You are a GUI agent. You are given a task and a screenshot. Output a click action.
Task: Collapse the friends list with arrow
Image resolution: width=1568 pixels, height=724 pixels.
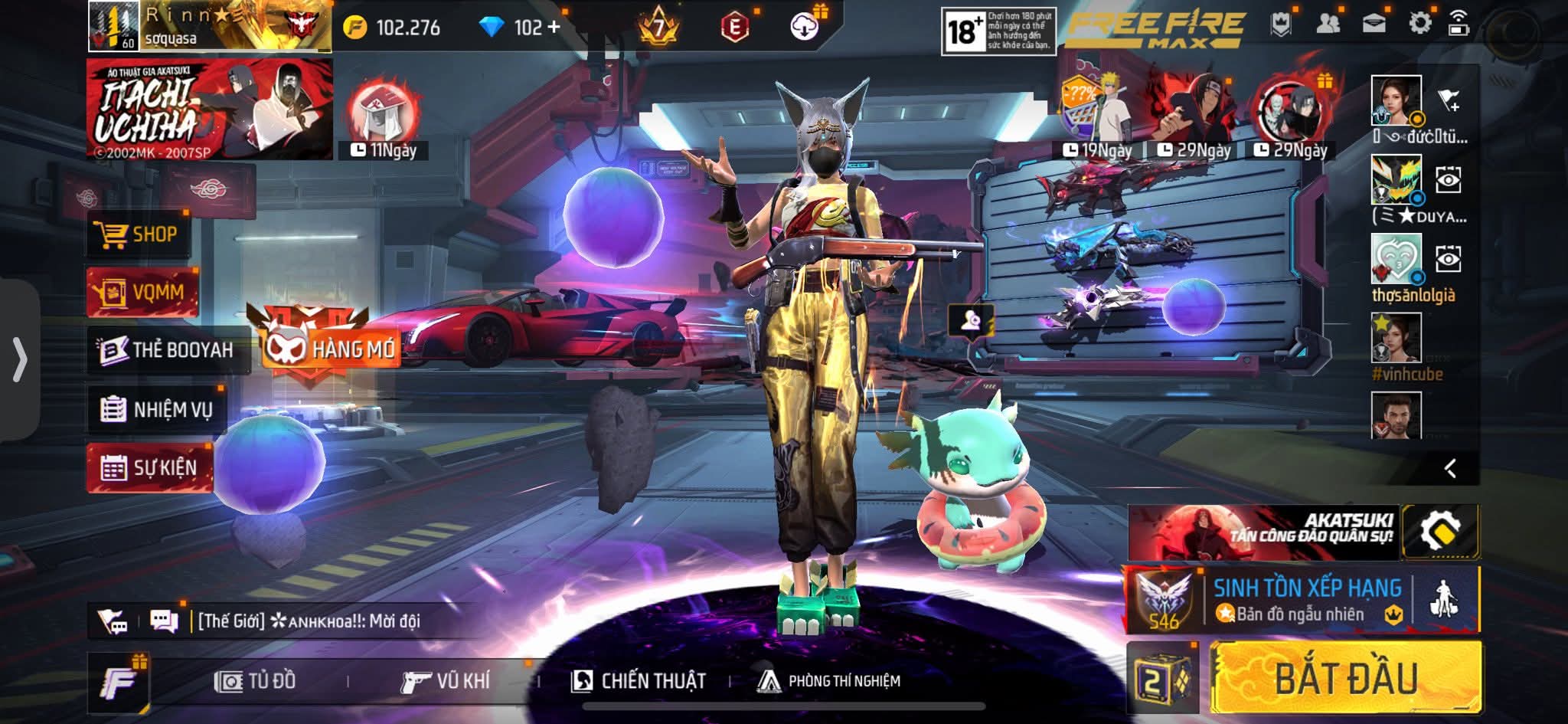(x=1449, y=468)
